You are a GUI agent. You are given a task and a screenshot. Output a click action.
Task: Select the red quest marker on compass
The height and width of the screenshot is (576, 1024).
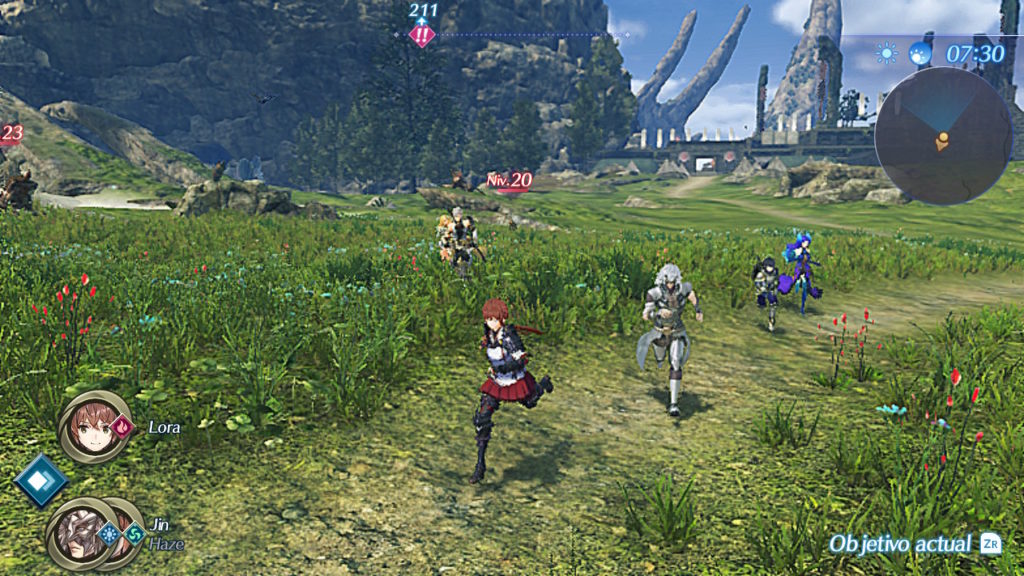(x=422, y=35)
